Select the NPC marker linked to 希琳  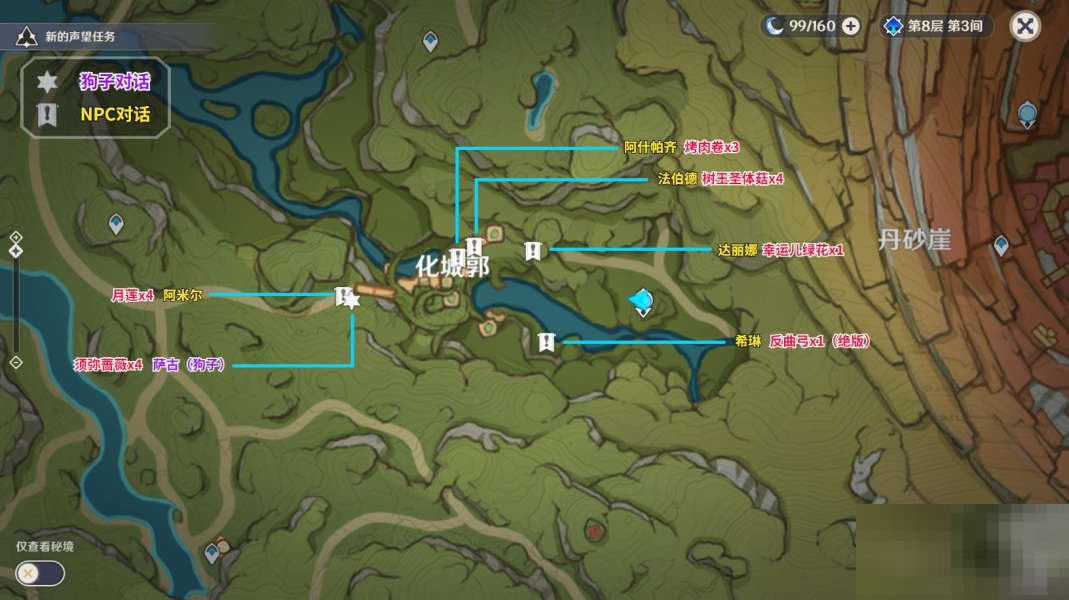(546, 342)
